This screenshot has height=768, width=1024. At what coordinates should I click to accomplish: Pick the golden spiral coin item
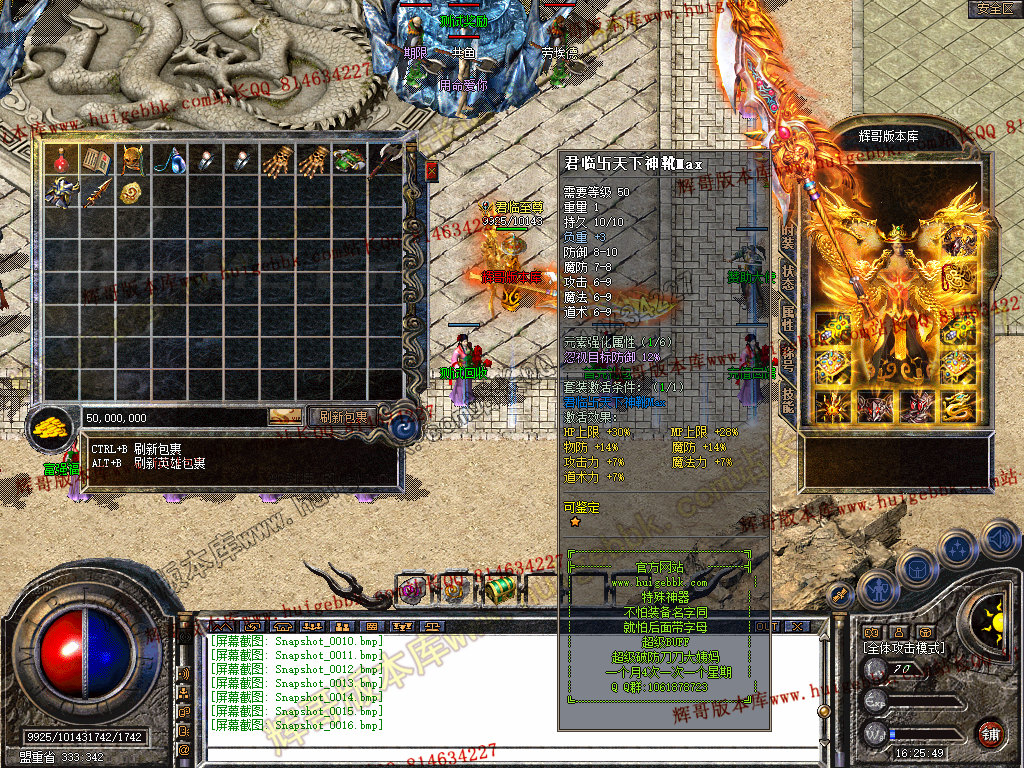[x=132, y=193]
